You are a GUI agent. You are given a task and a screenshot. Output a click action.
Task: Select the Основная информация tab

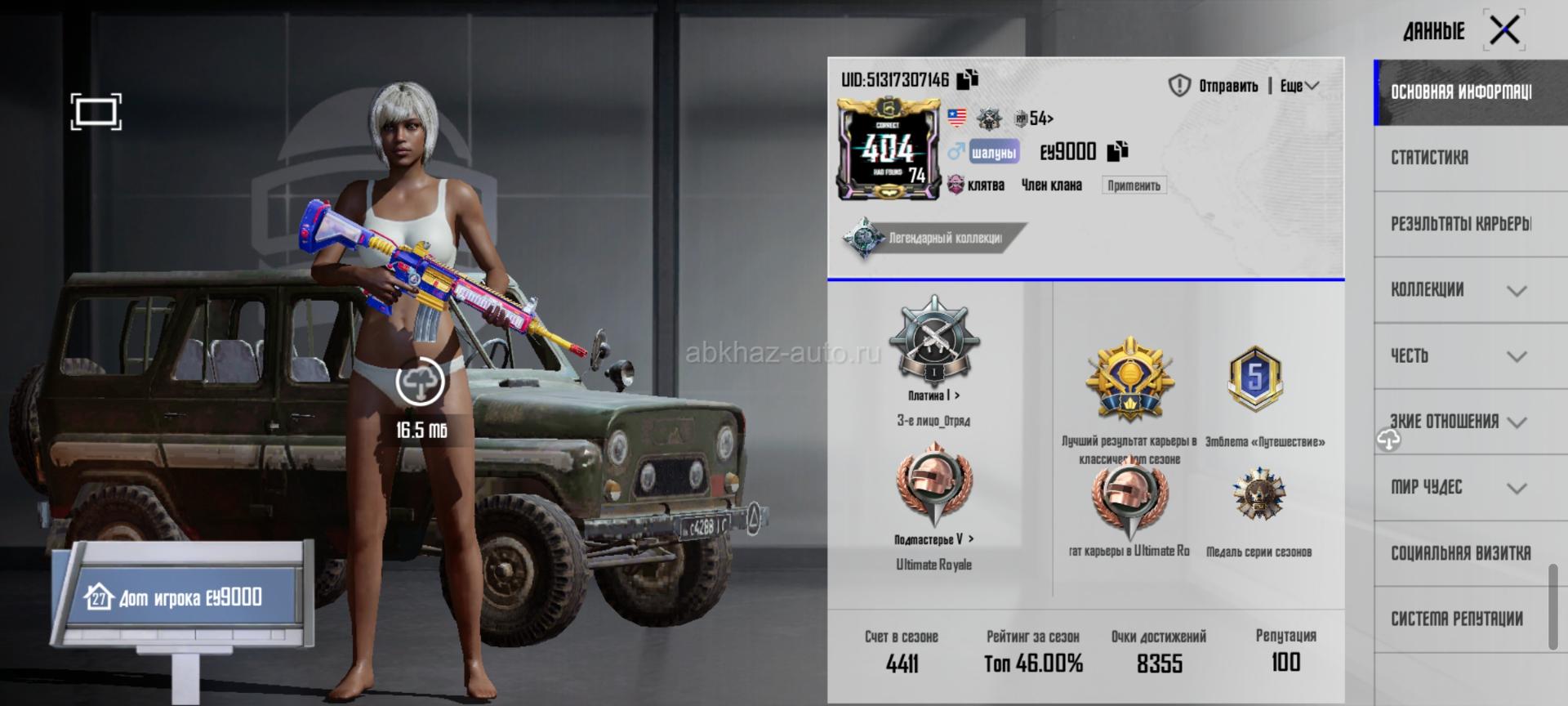pos(1462,92)
